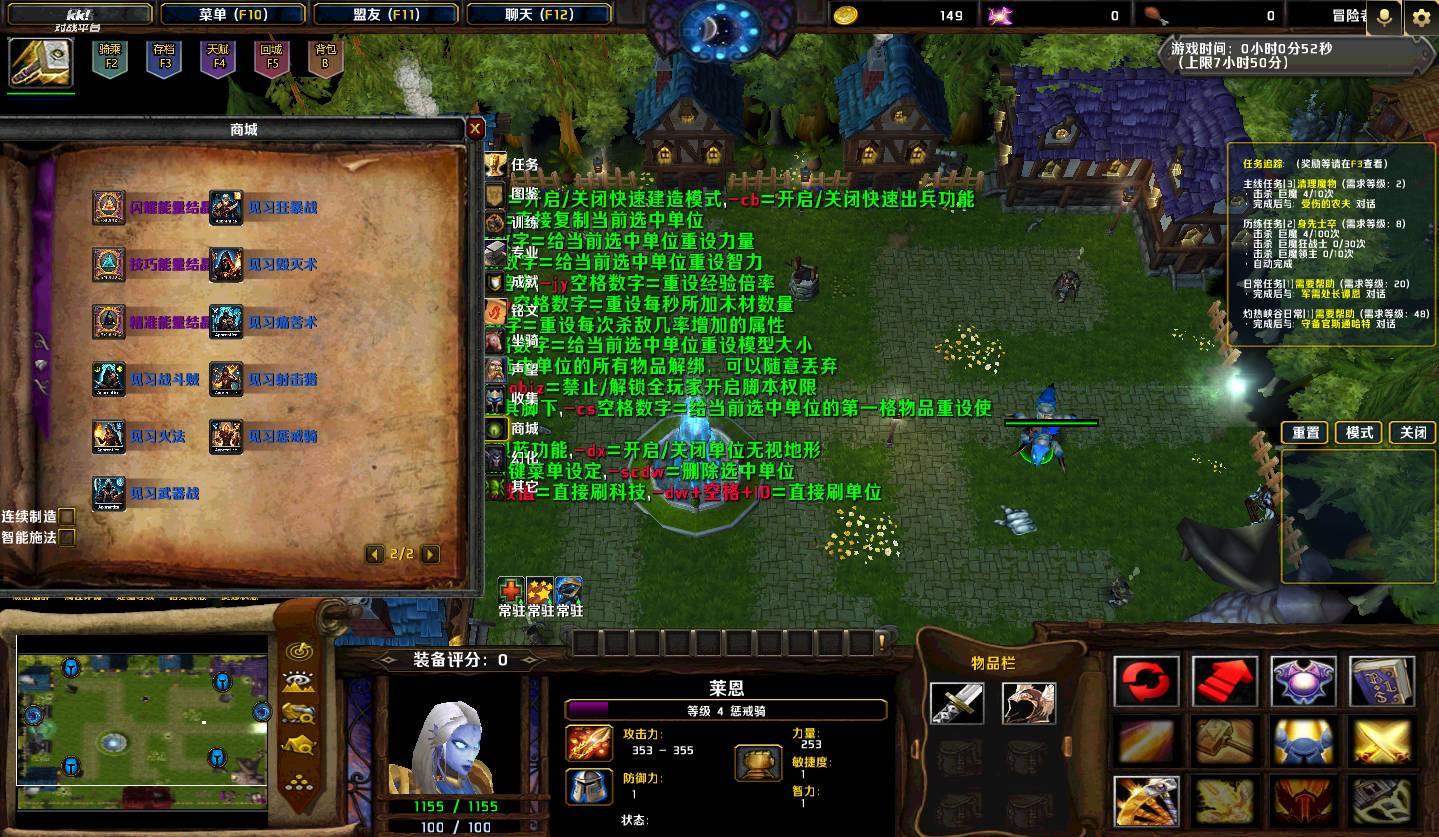Viewport: 1439px width, 837px height.
Task: Click the 重置 button
Action: pyautogui.click(x=1306, y=433)
